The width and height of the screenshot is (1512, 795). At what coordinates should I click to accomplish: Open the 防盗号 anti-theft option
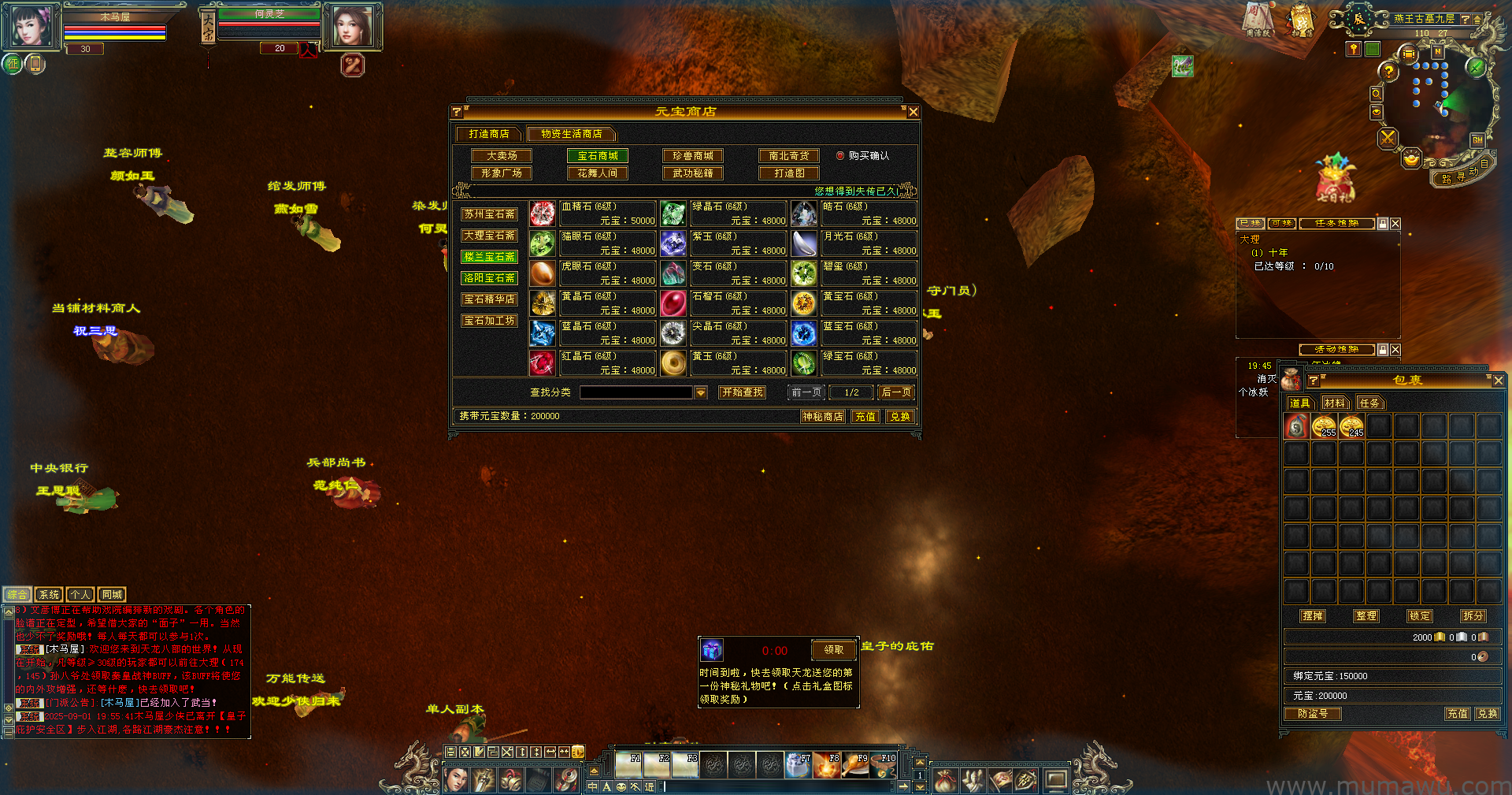pyautogui.click(x=1313, y=714)
